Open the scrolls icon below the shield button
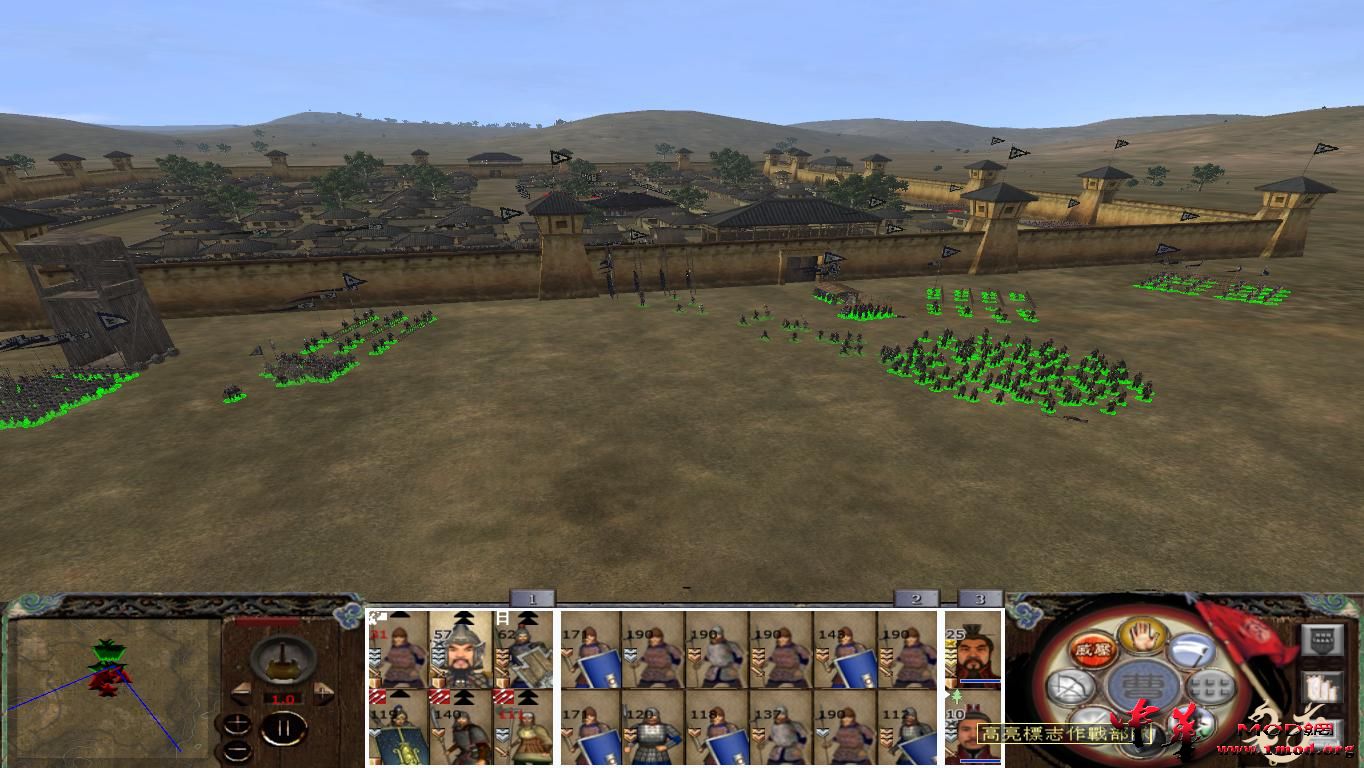This screenshot has height=768, width=1364. pos(1323,687)
